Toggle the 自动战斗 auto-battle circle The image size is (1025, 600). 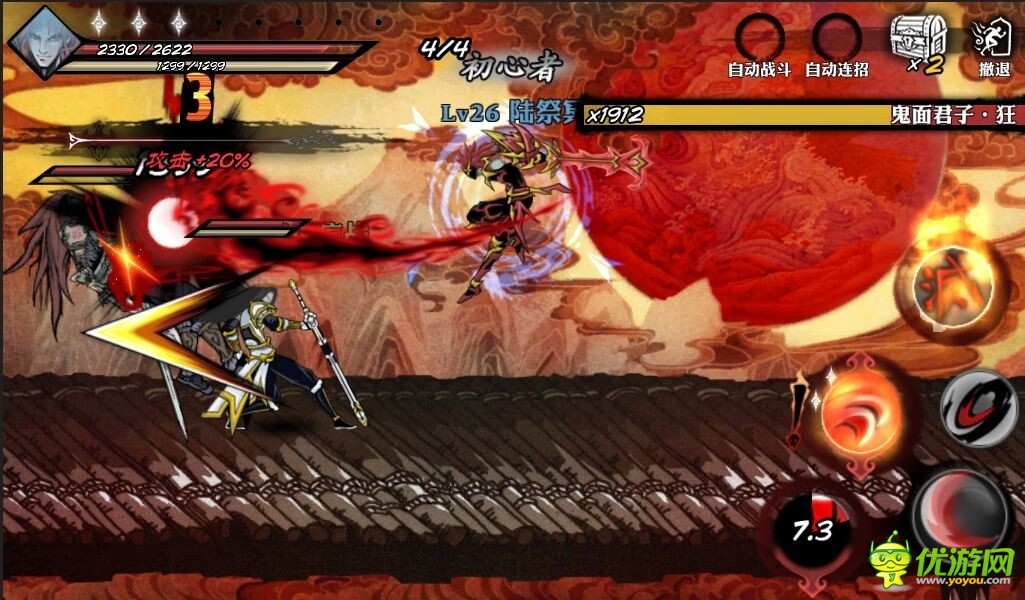760,38
